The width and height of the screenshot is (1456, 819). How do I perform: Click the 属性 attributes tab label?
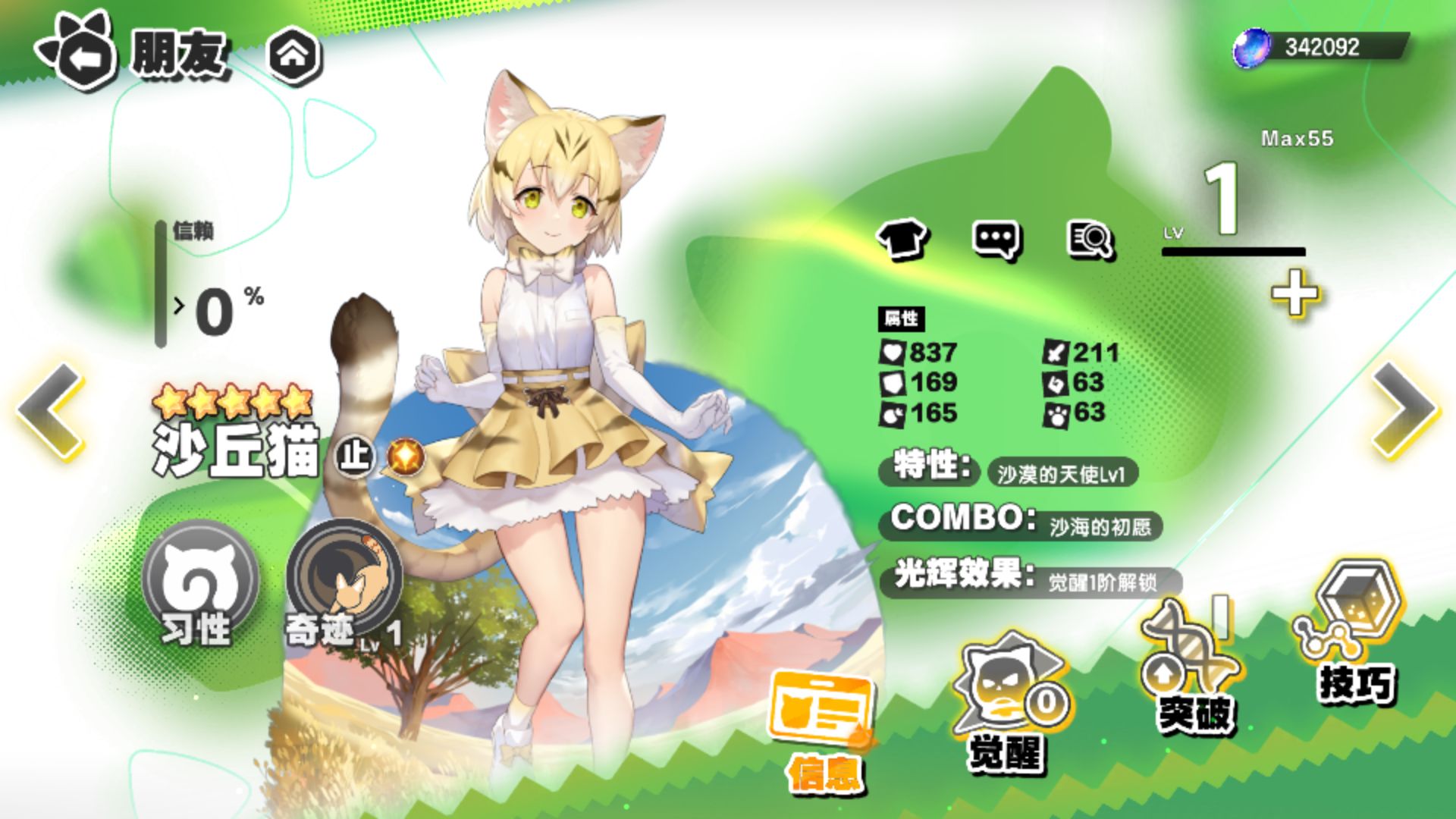click(902, 321)
